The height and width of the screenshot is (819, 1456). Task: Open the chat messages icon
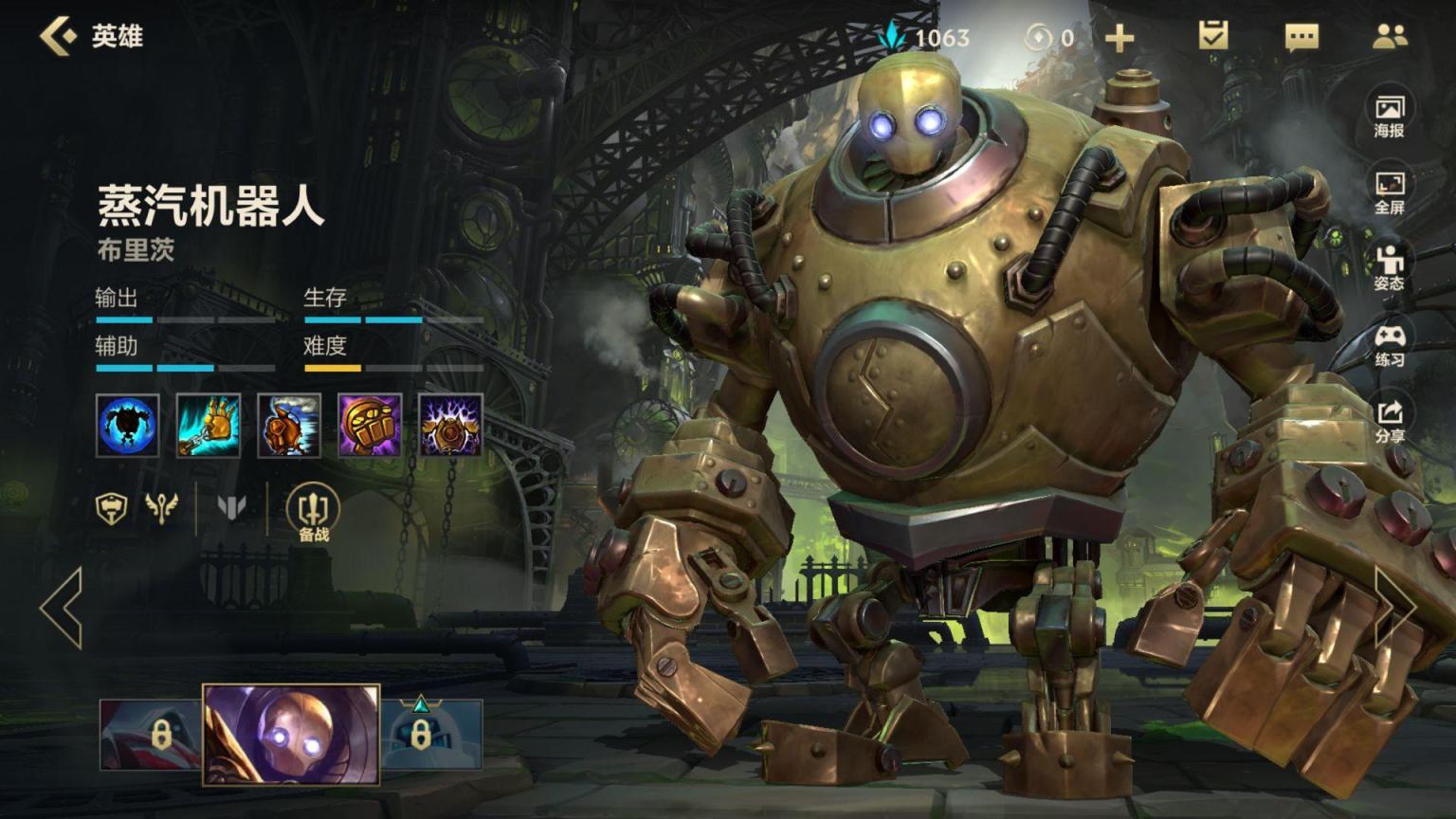(x=1301, y=38)
